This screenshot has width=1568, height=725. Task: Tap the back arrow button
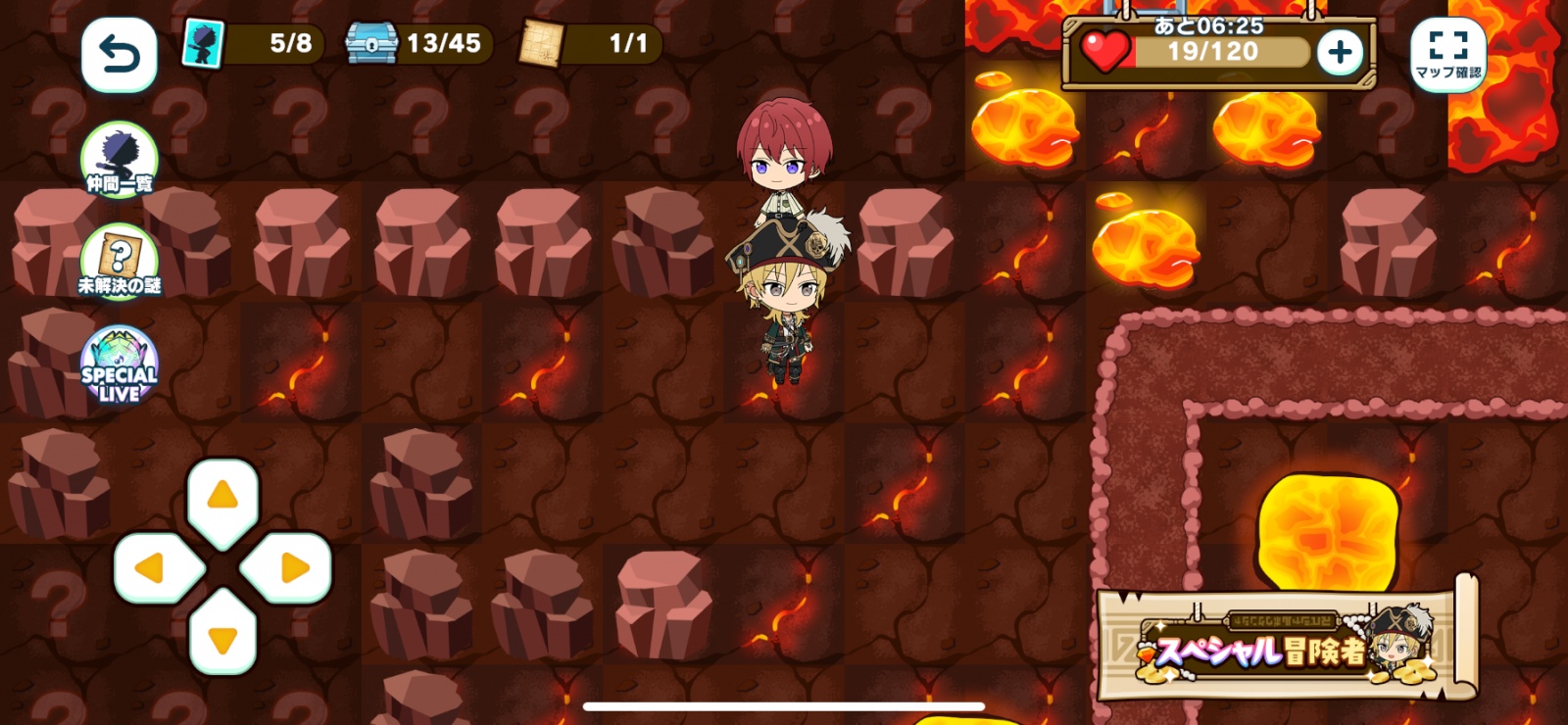point(119,55)
